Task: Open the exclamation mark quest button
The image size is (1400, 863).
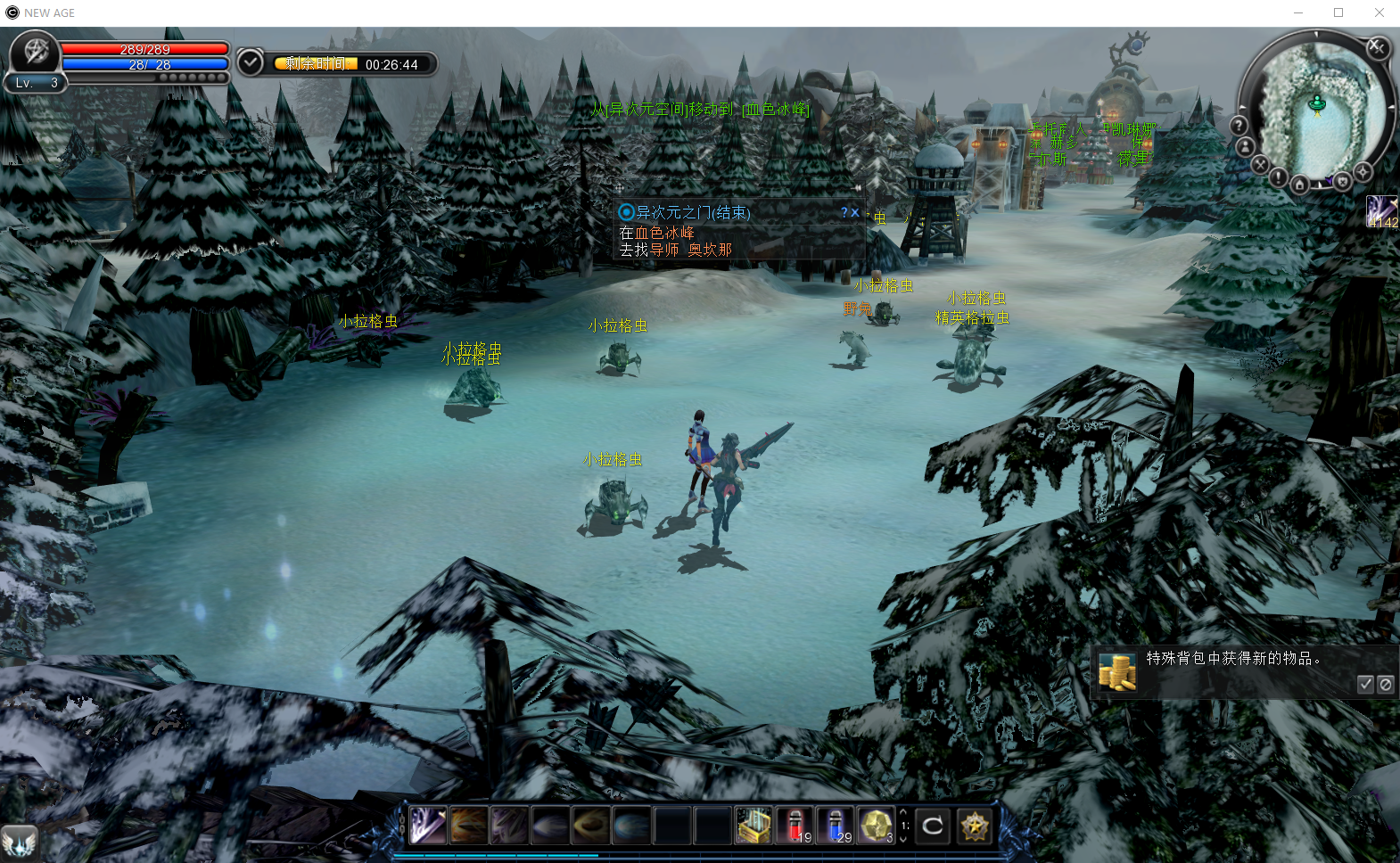Action: 1278,177
